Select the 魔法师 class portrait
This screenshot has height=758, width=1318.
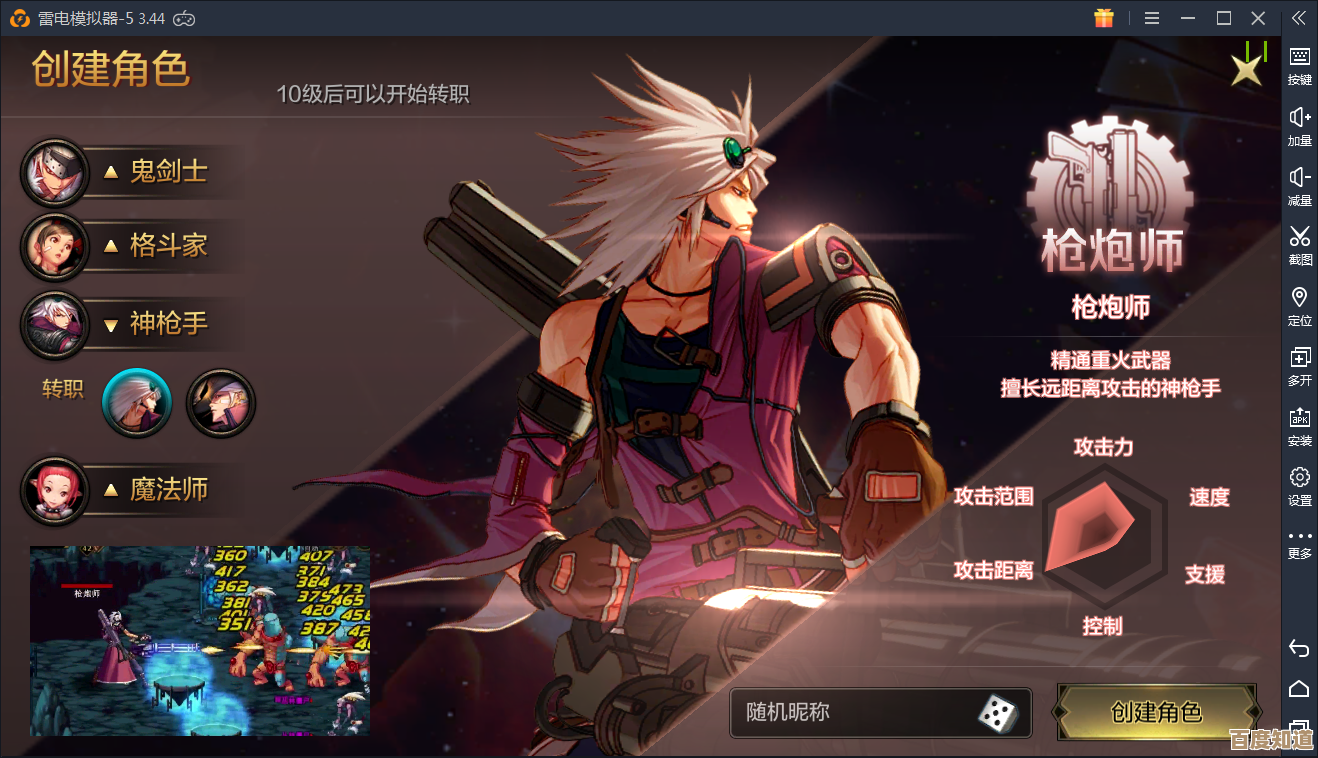point(55,490)
